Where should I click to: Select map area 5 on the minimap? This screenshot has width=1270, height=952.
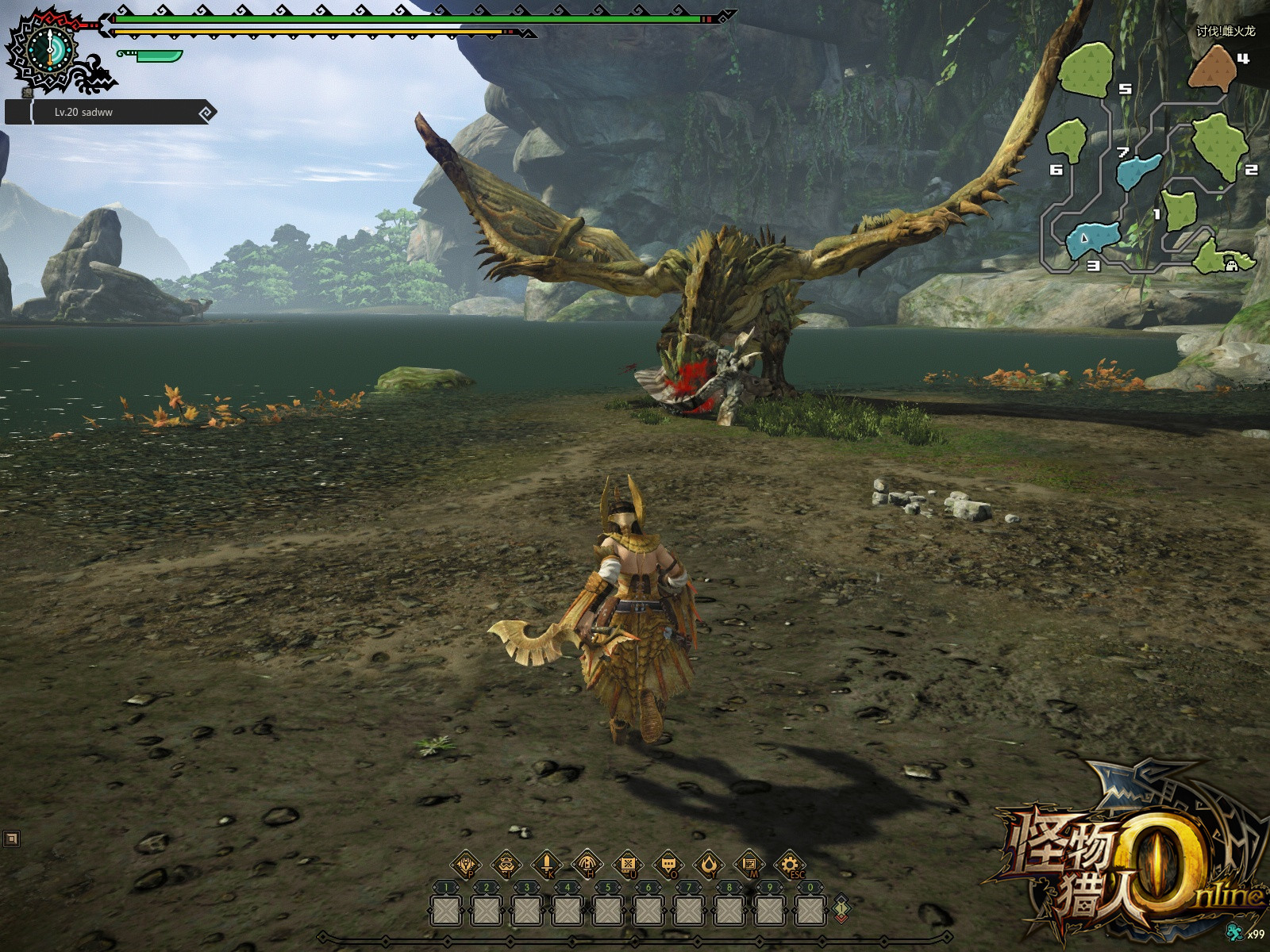[x=1086, y=70]
